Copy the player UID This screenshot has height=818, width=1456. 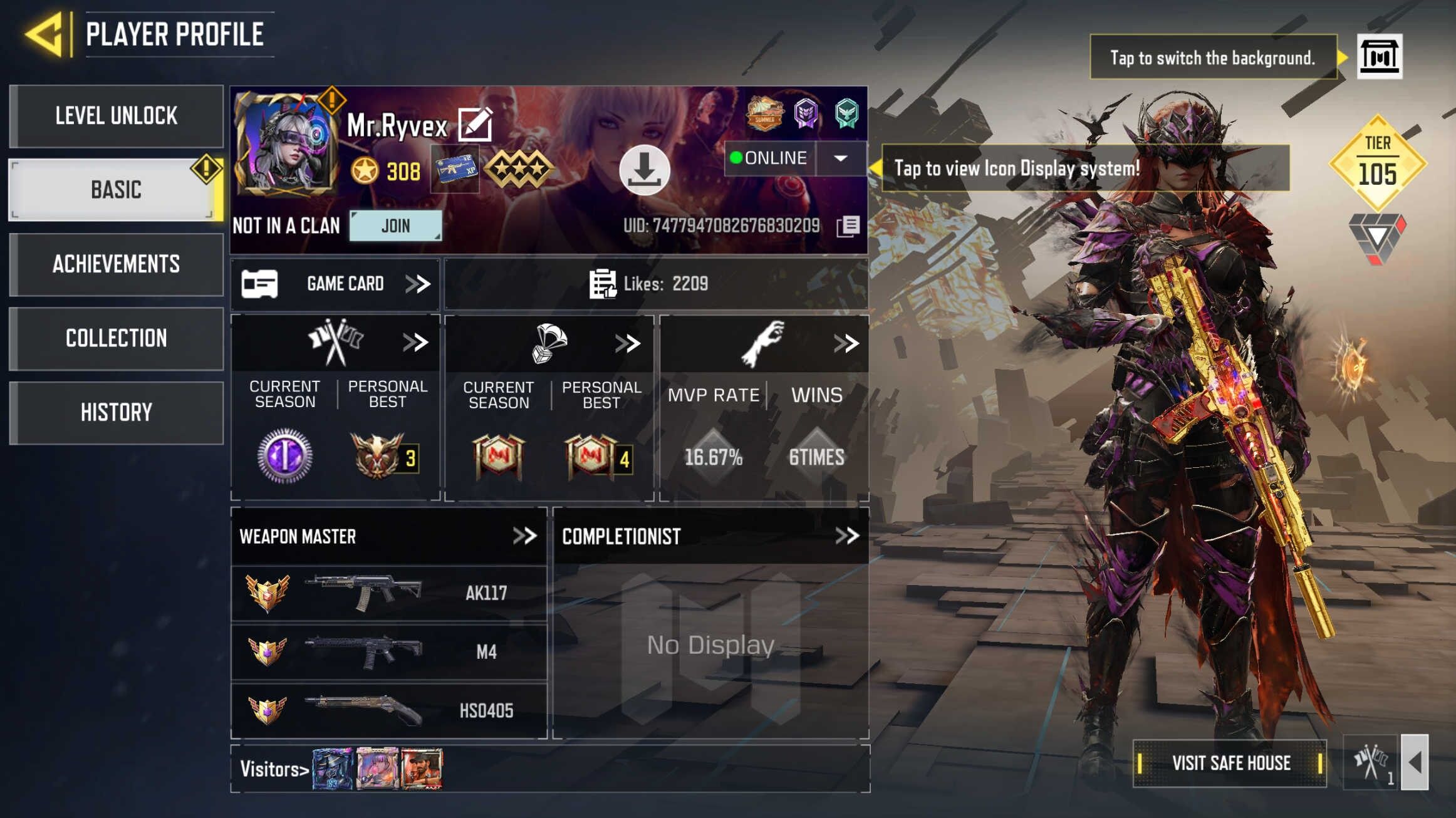pos(849,225)
